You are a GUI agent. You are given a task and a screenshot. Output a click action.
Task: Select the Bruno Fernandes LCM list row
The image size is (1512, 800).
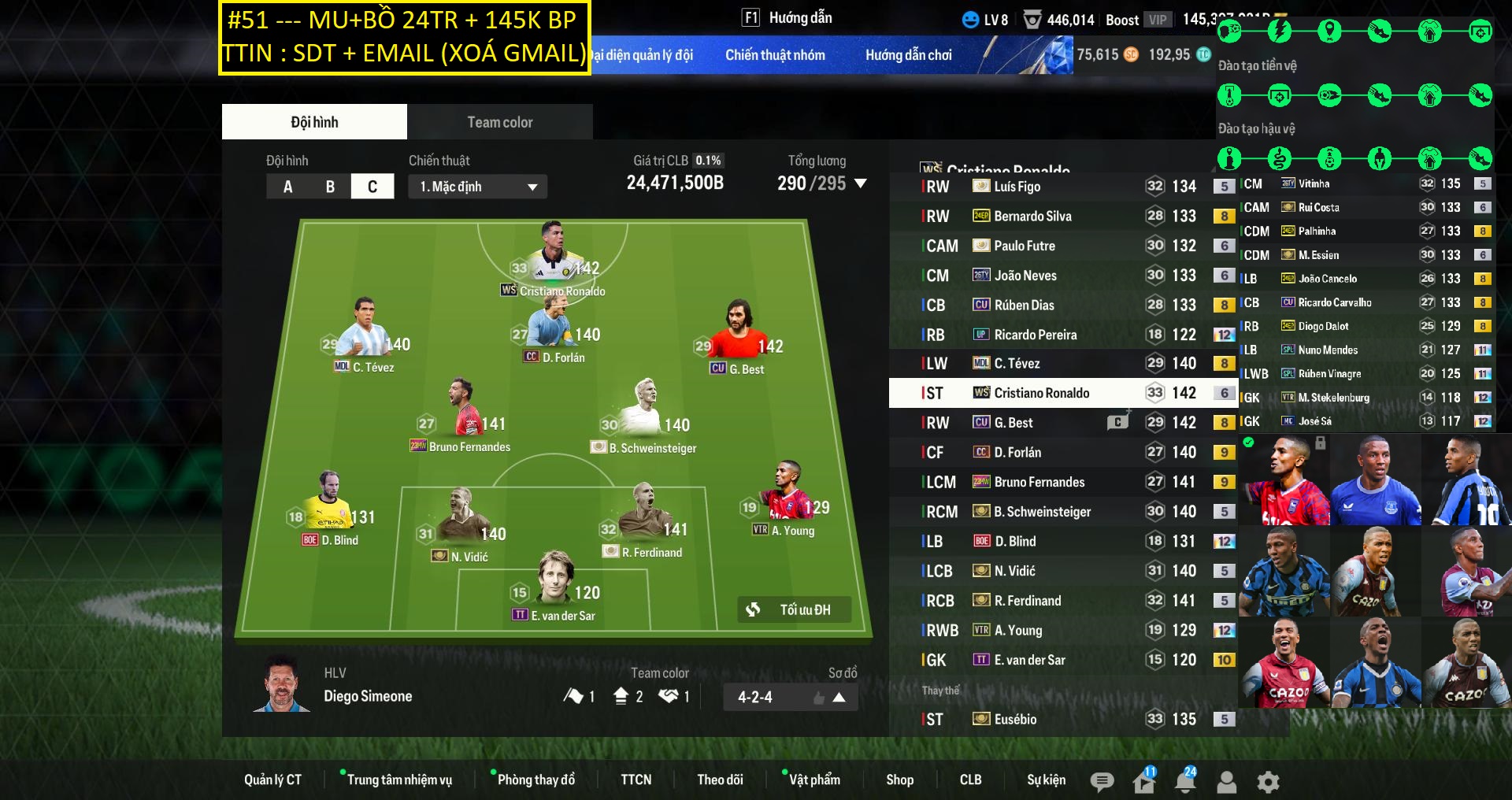tap(1062, 482)
